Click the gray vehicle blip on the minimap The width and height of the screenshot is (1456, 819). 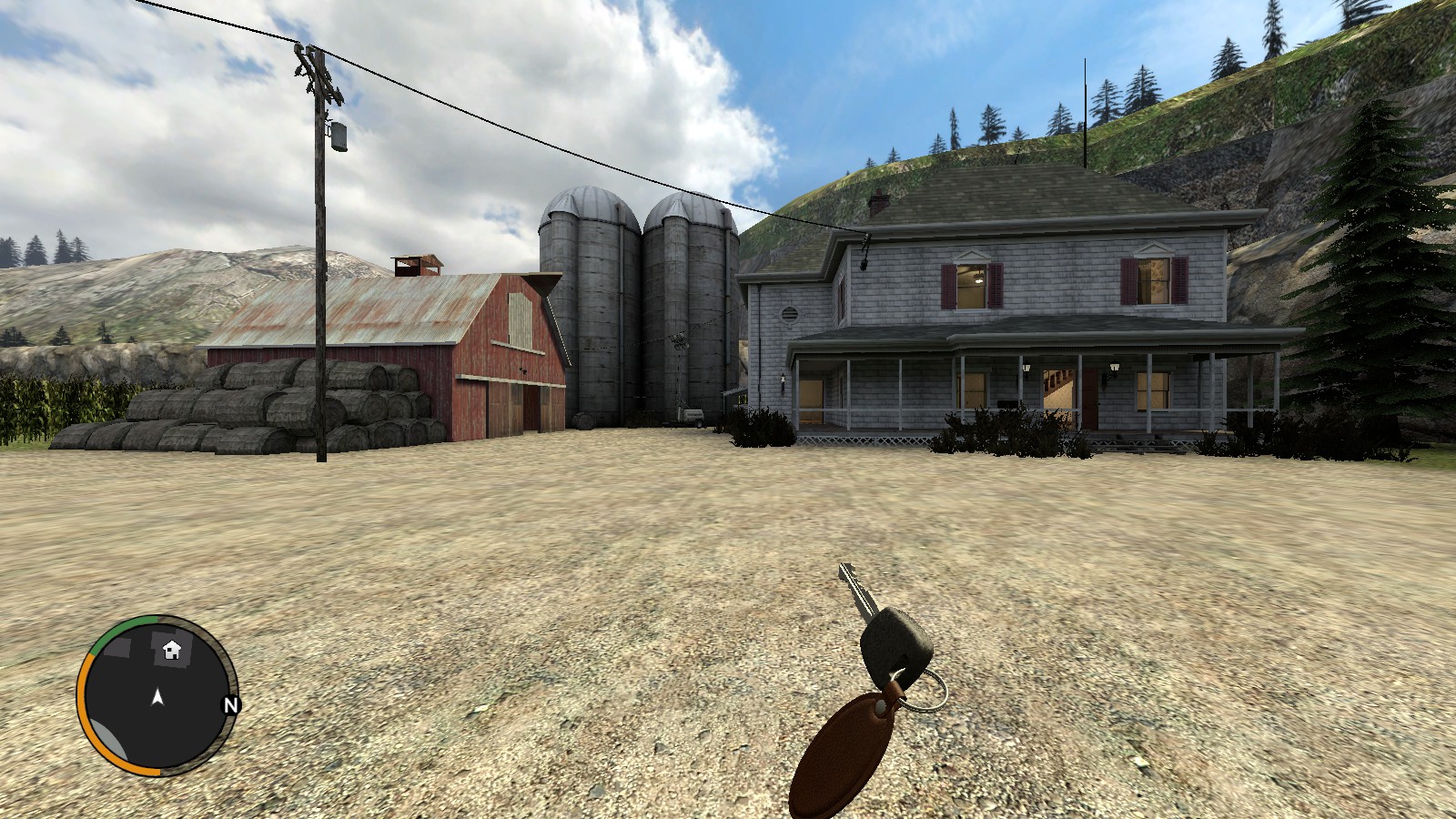point(108,737)
